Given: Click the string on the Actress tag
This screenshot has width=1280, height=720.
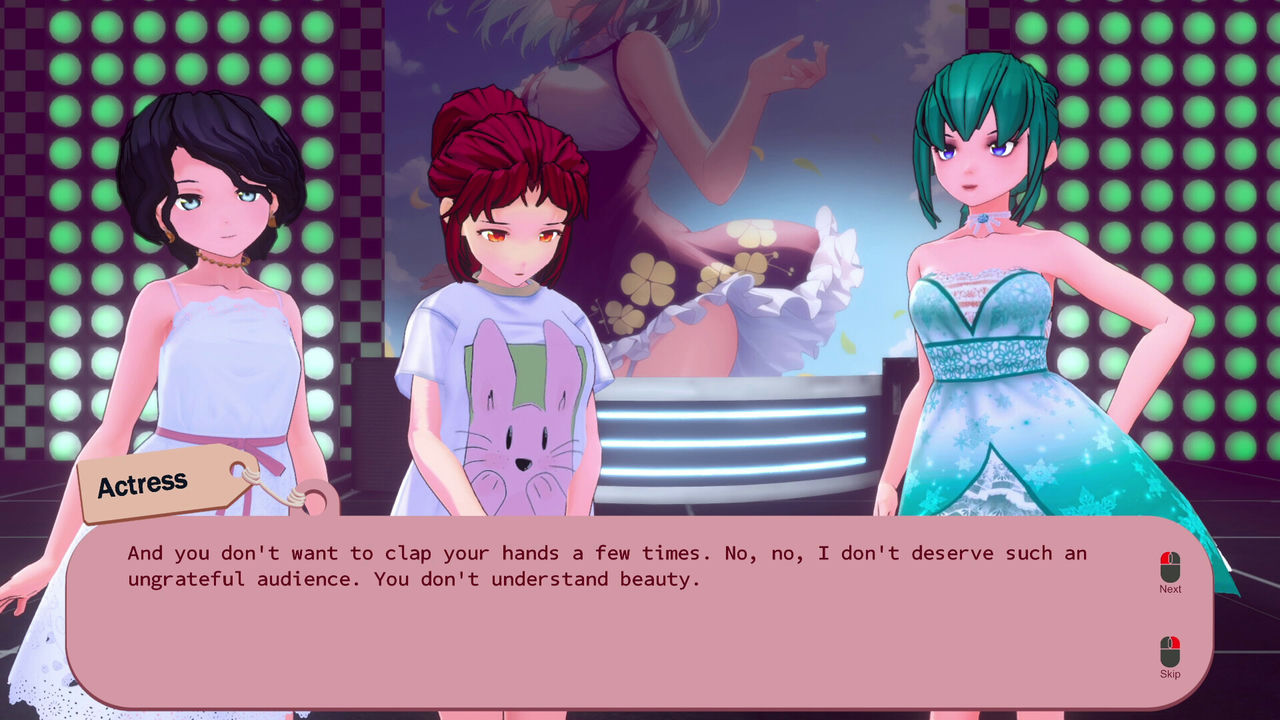Looking at the screenshot, I should point(275,490).
